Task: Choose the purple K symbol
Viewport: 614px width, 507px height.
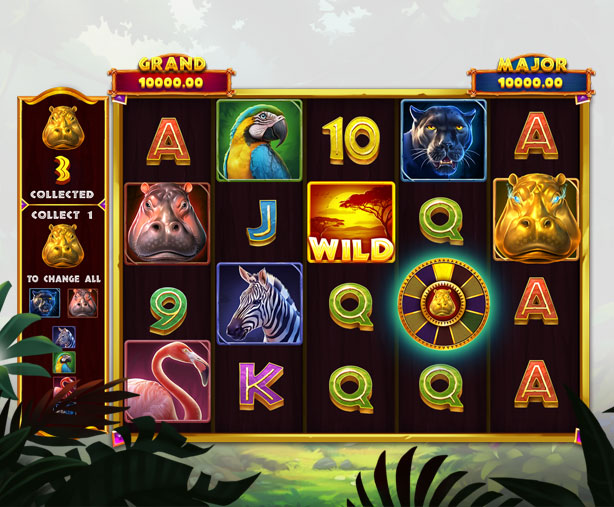Action: 259,381
